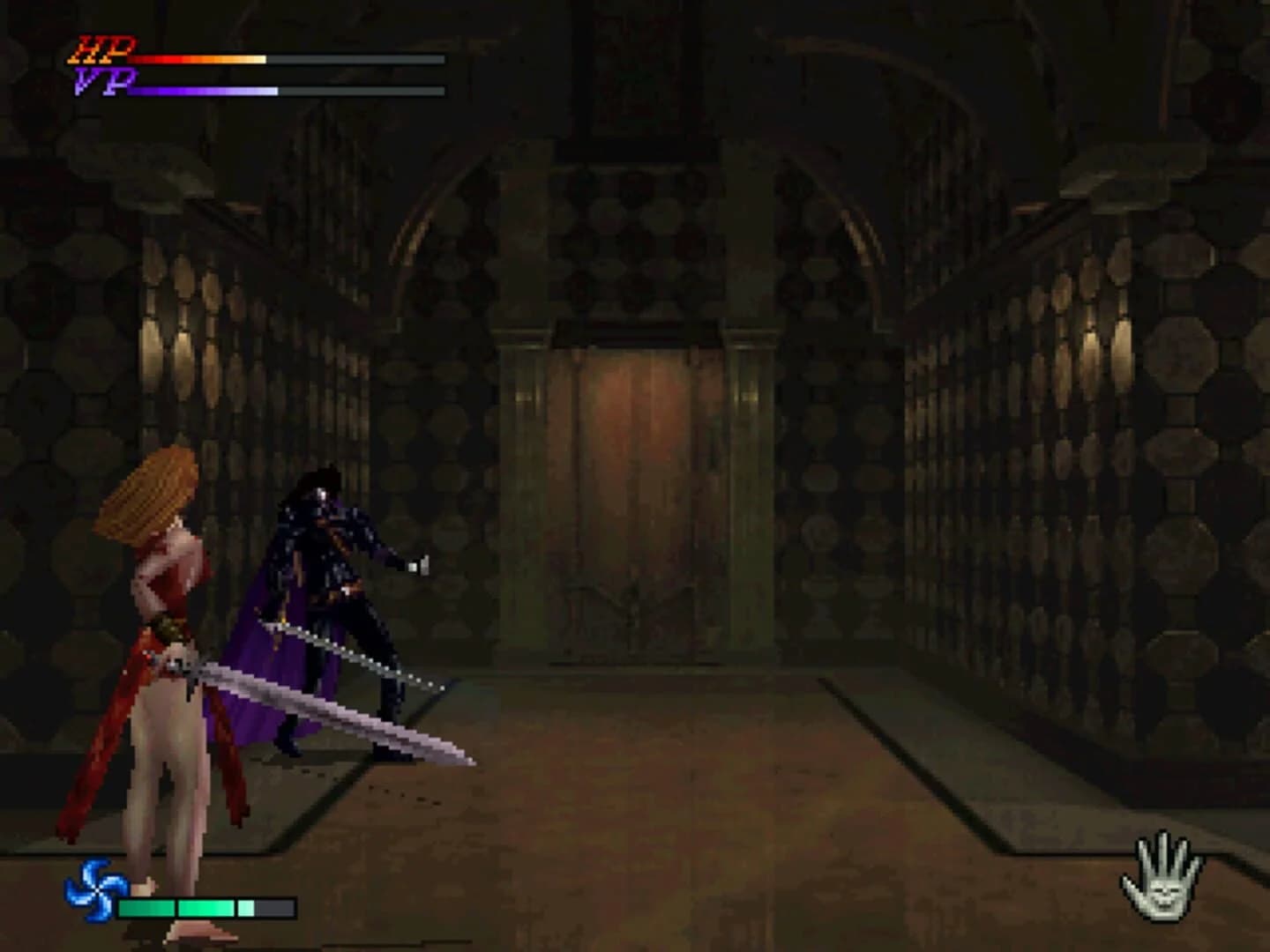Click the hand with face icon

(x=1164, y=886)
